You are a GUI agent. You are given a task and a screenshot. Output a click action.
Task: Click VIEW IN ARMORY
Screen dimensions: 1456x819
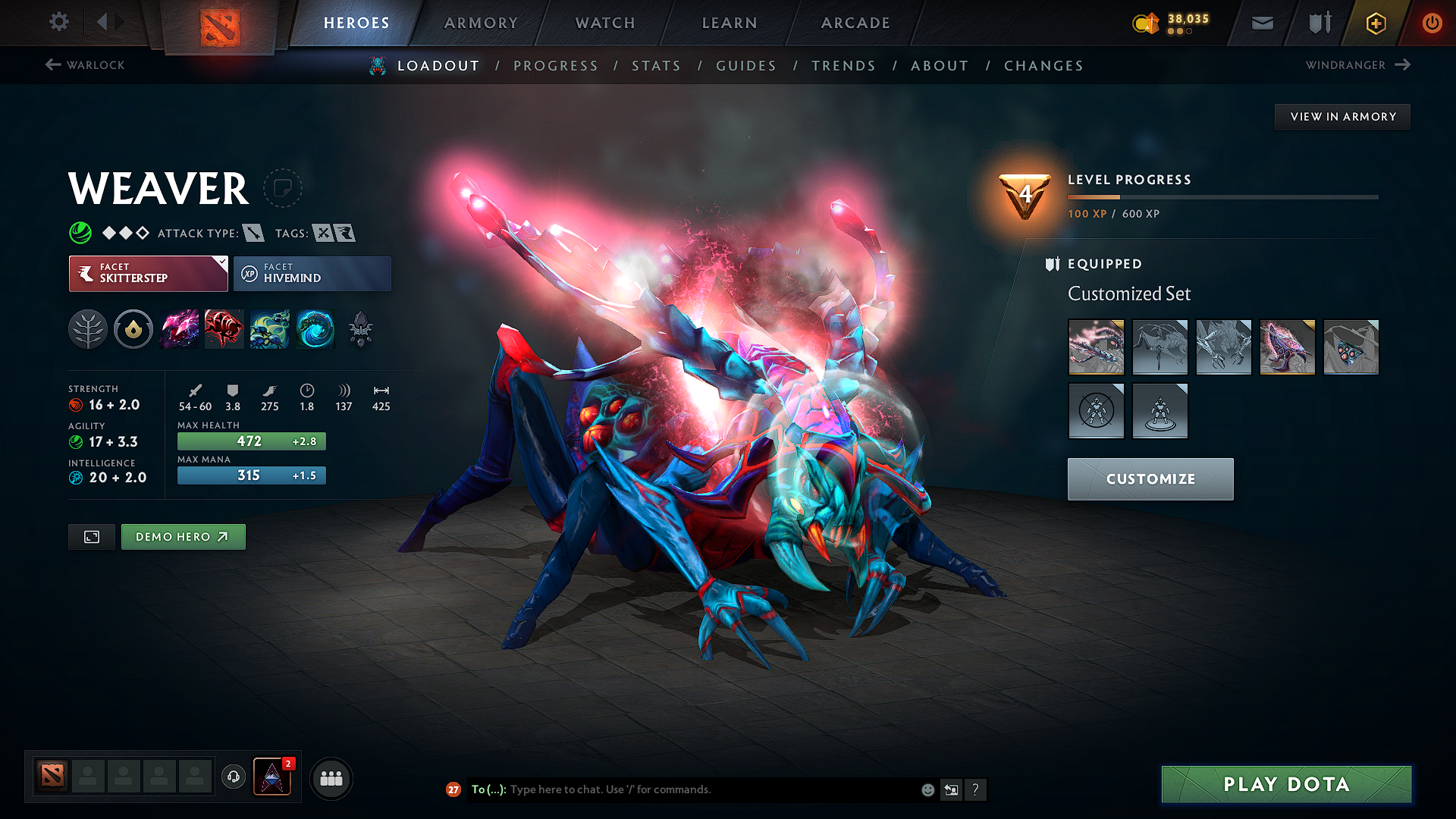tap(1342, 116)
